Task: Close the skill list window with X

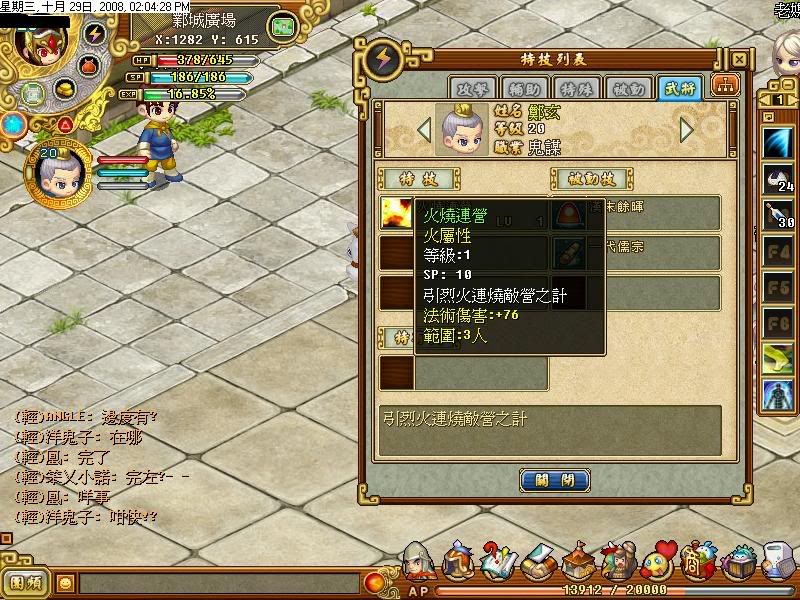Action: (738, 59)
